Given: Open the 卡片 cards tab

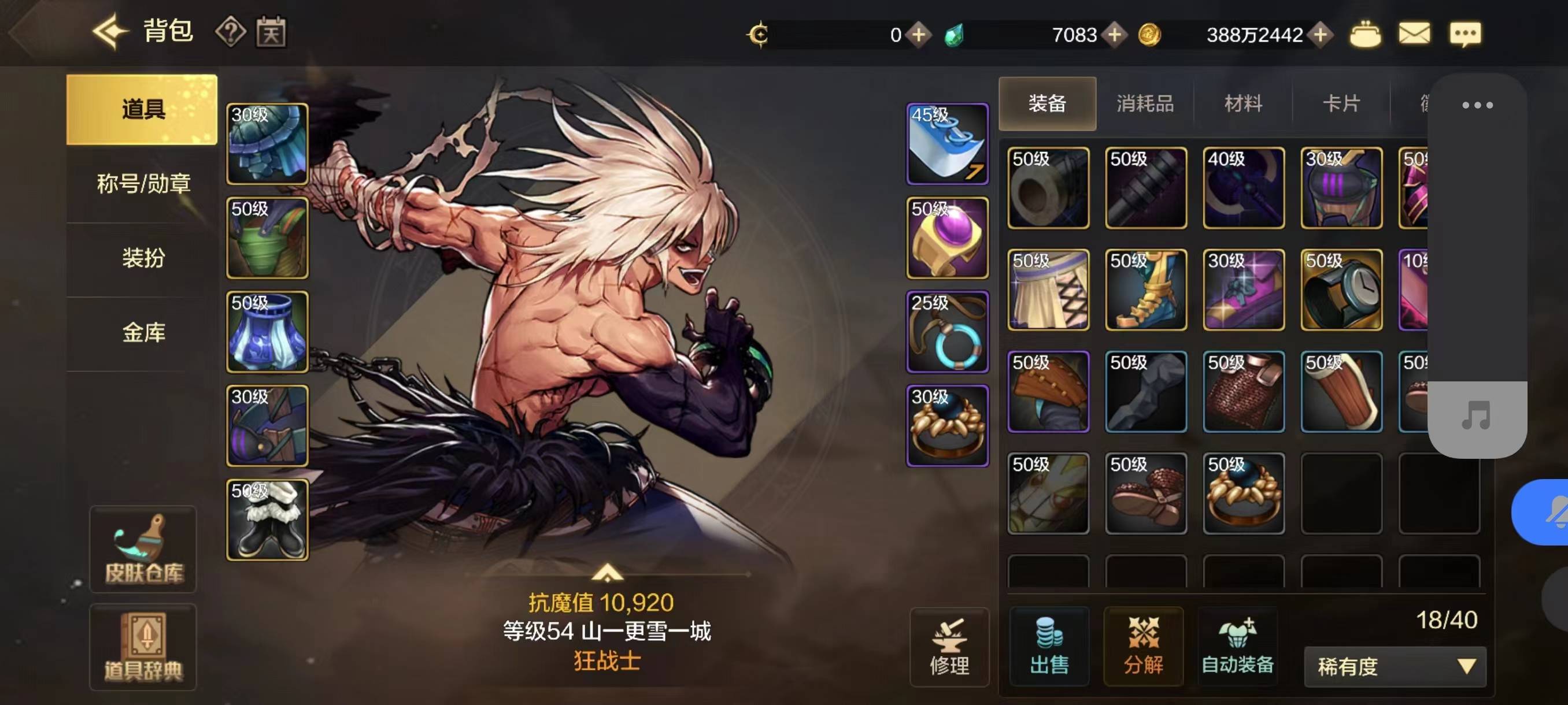Looking at the screenshot, I should [1341, 103].
